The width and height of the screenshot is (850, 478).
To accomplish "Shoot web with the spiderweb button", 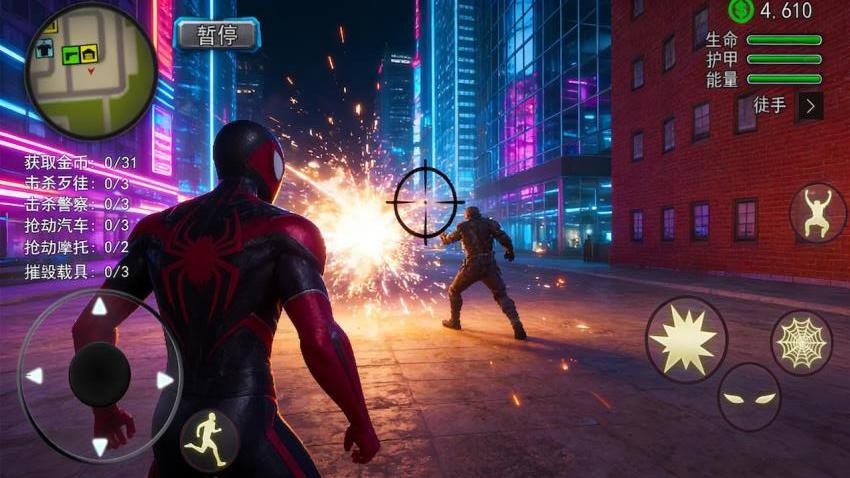I will (x=801, y=342).
